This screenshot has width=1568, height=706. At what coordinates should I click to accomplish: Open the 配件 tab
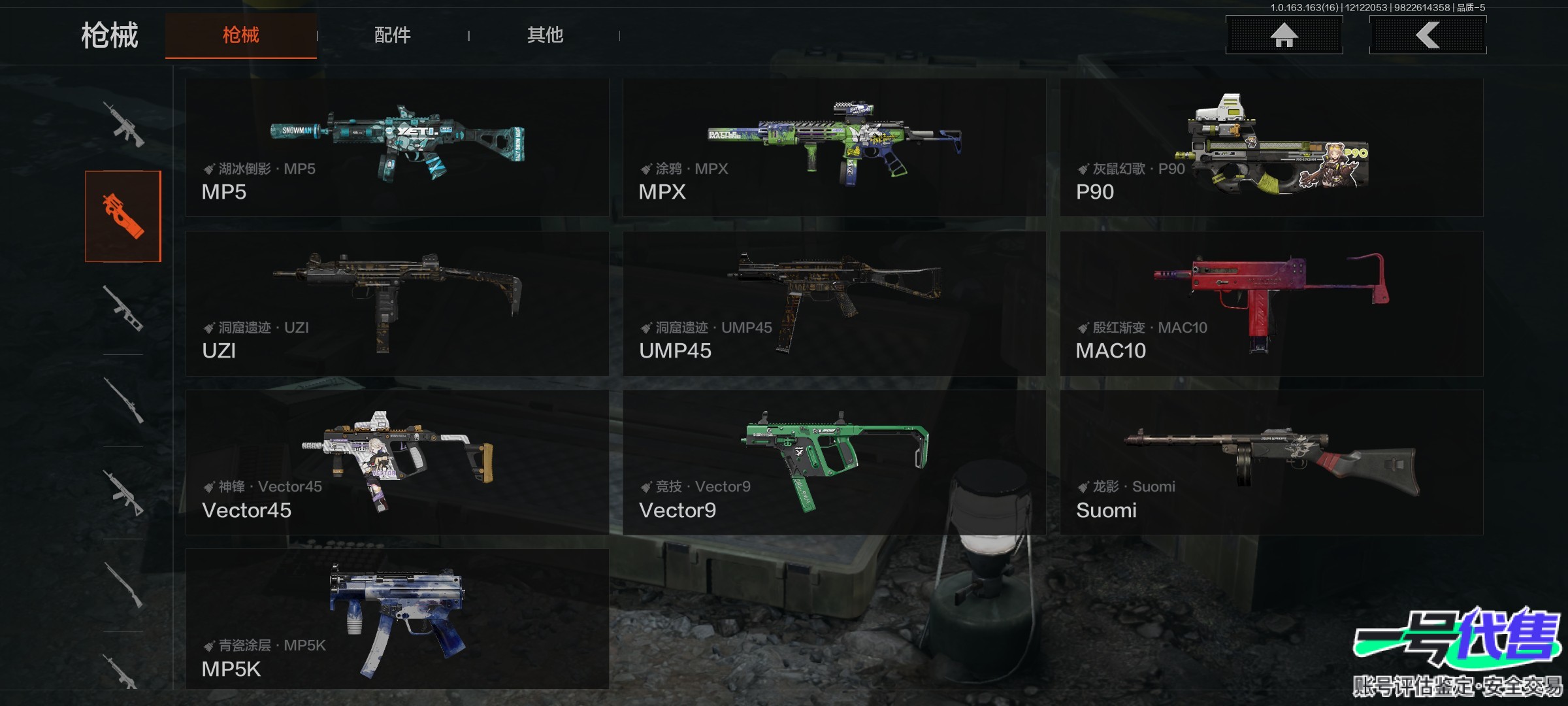click(392, 35)
